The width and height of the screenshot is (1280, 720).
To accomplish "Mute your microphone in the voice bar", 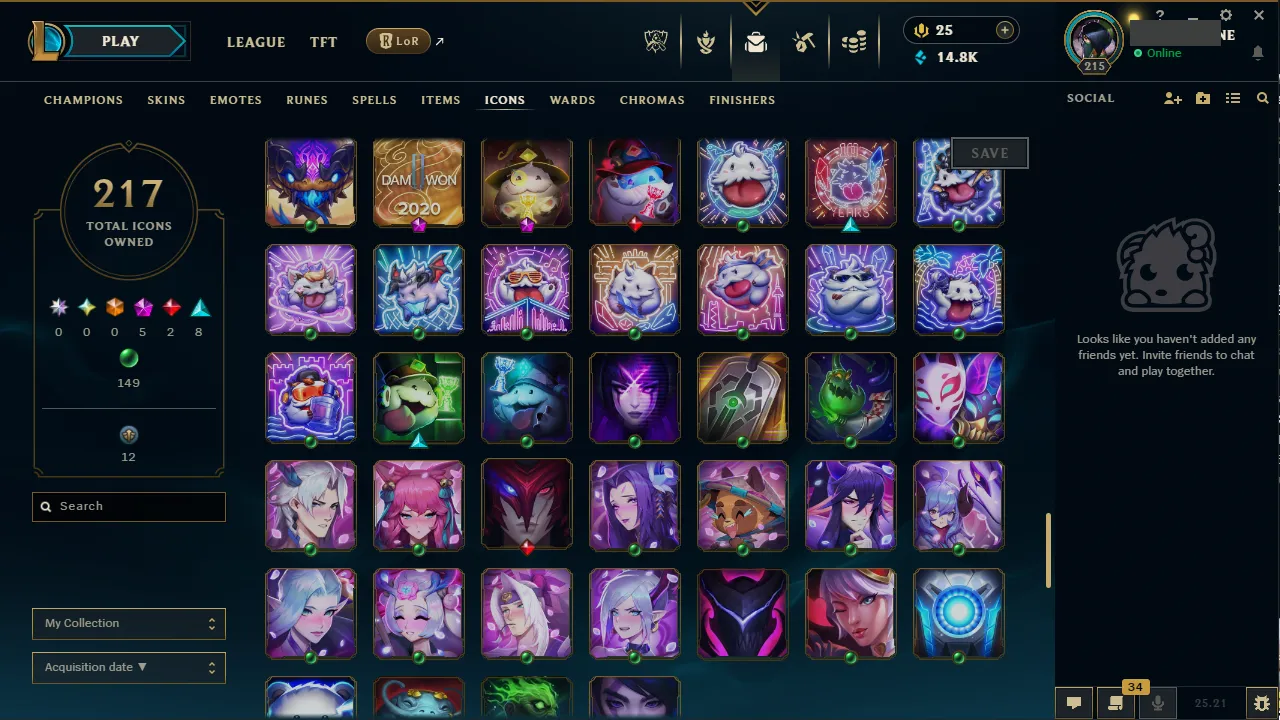I will click(1158, 702).
